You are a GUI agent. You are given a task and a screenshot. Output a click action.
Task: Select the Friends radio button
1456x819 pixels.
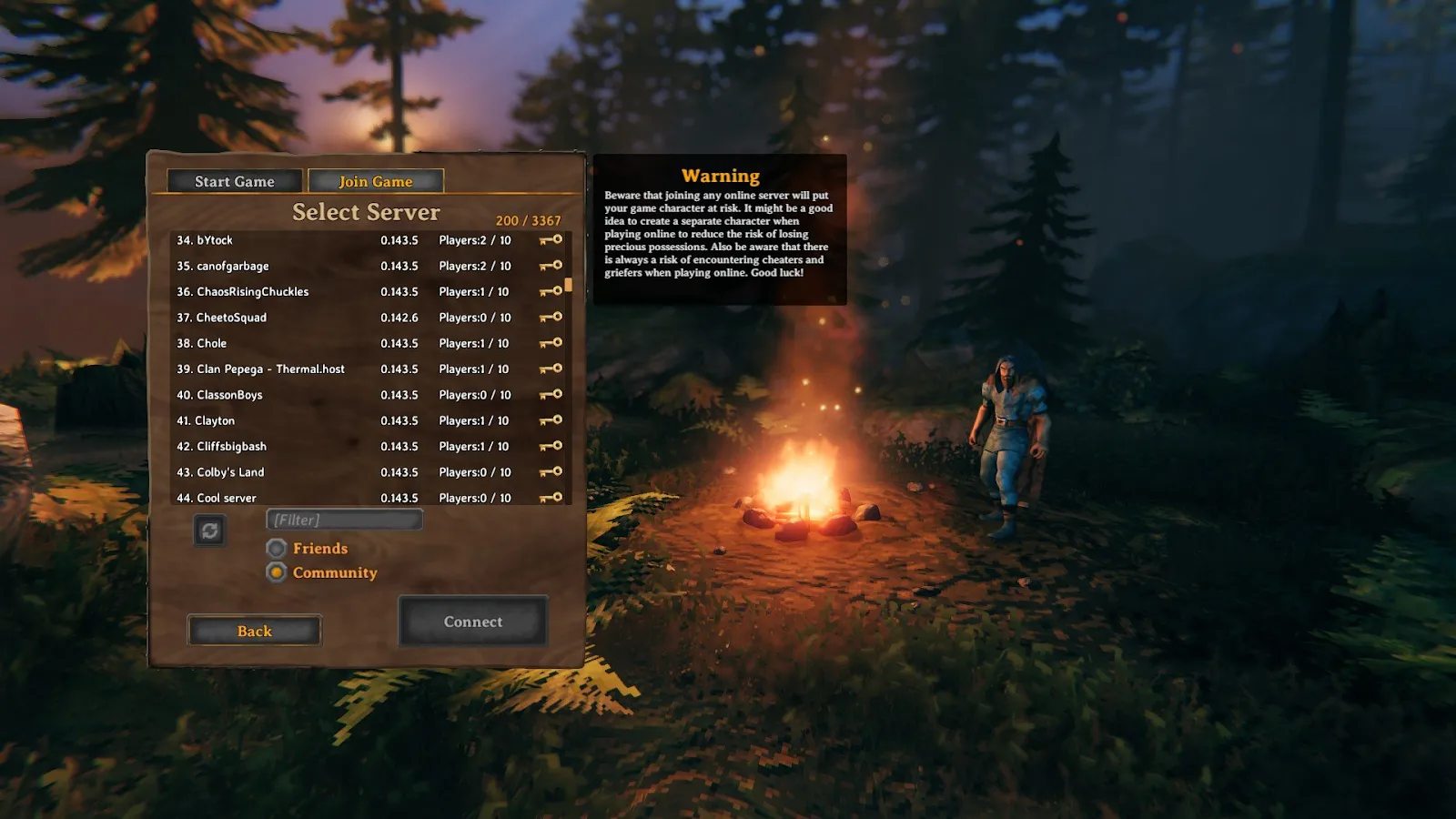coord(276,548)
